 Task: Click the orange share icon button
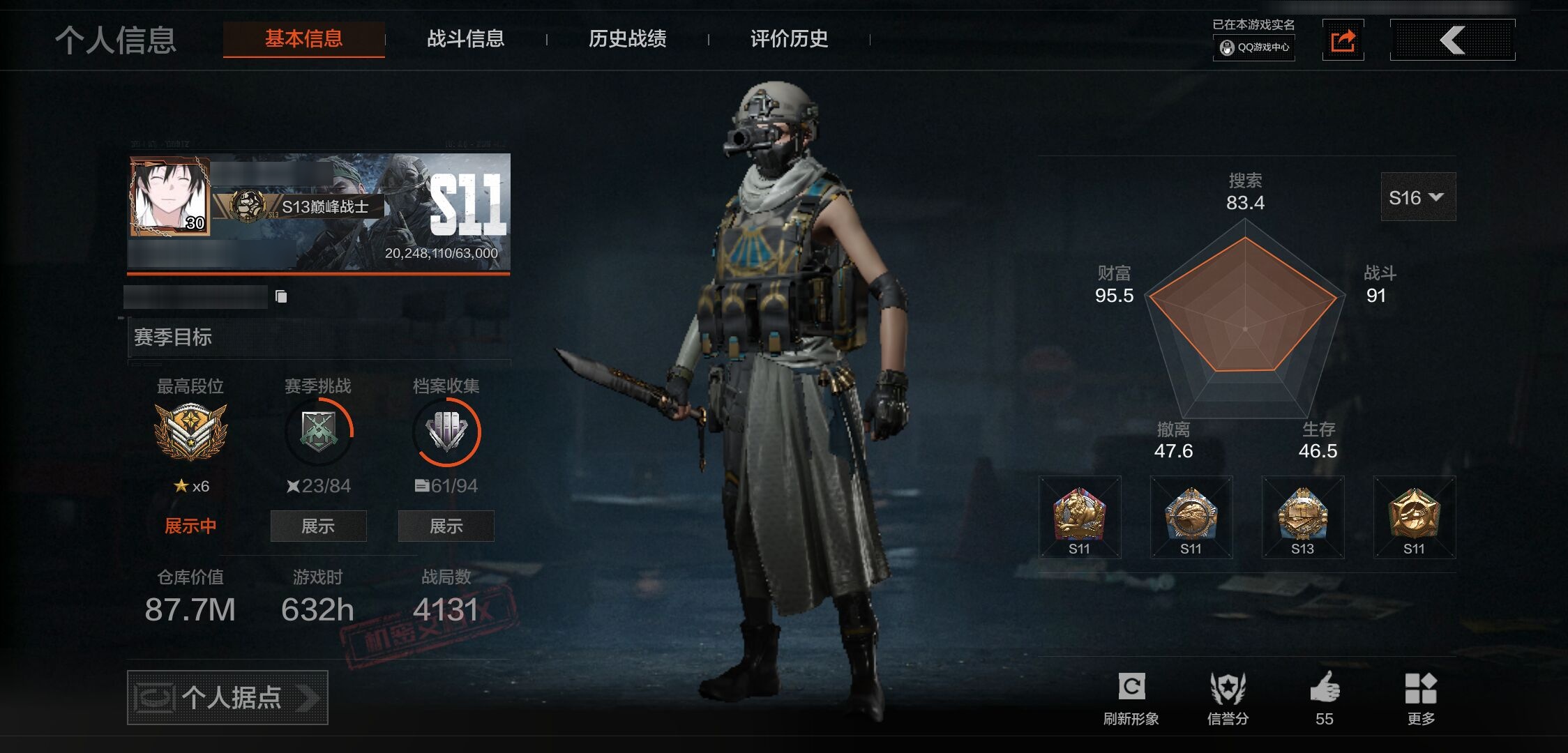click(1343, 40)
